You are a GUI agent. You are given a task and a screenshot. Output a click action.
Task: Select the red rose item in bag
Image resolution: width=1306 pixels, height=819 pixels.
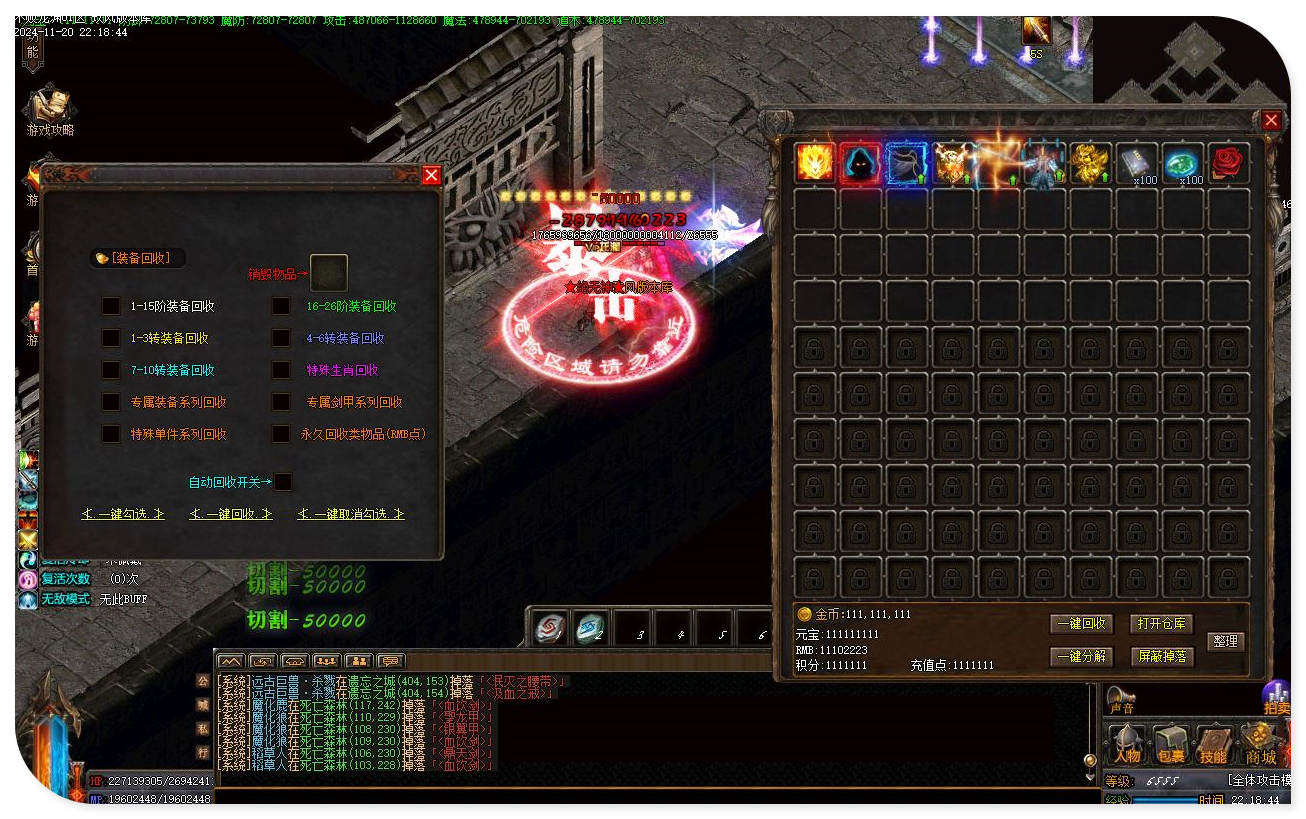click(1228, 163)
